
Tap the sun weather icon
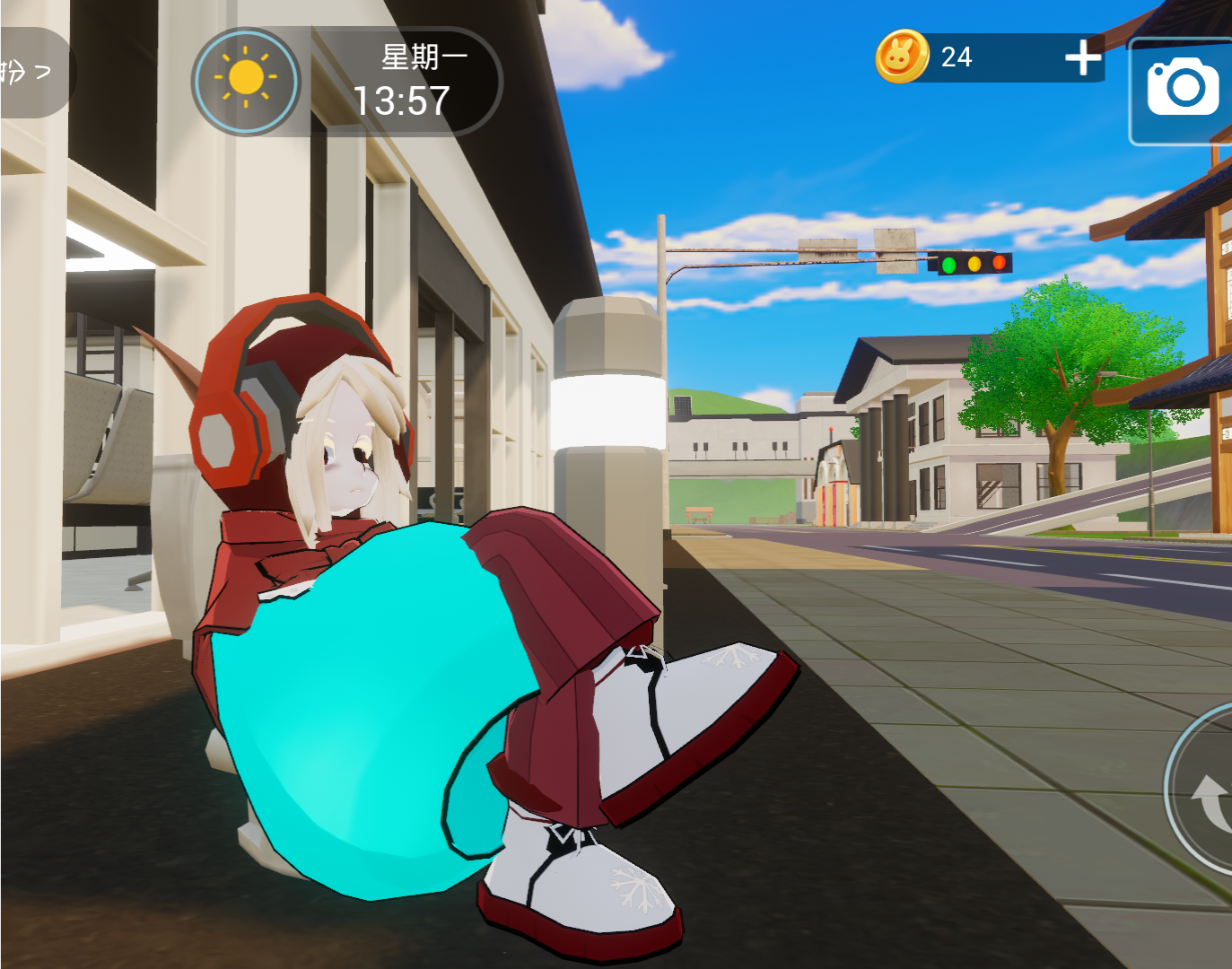tap(246, 81)
